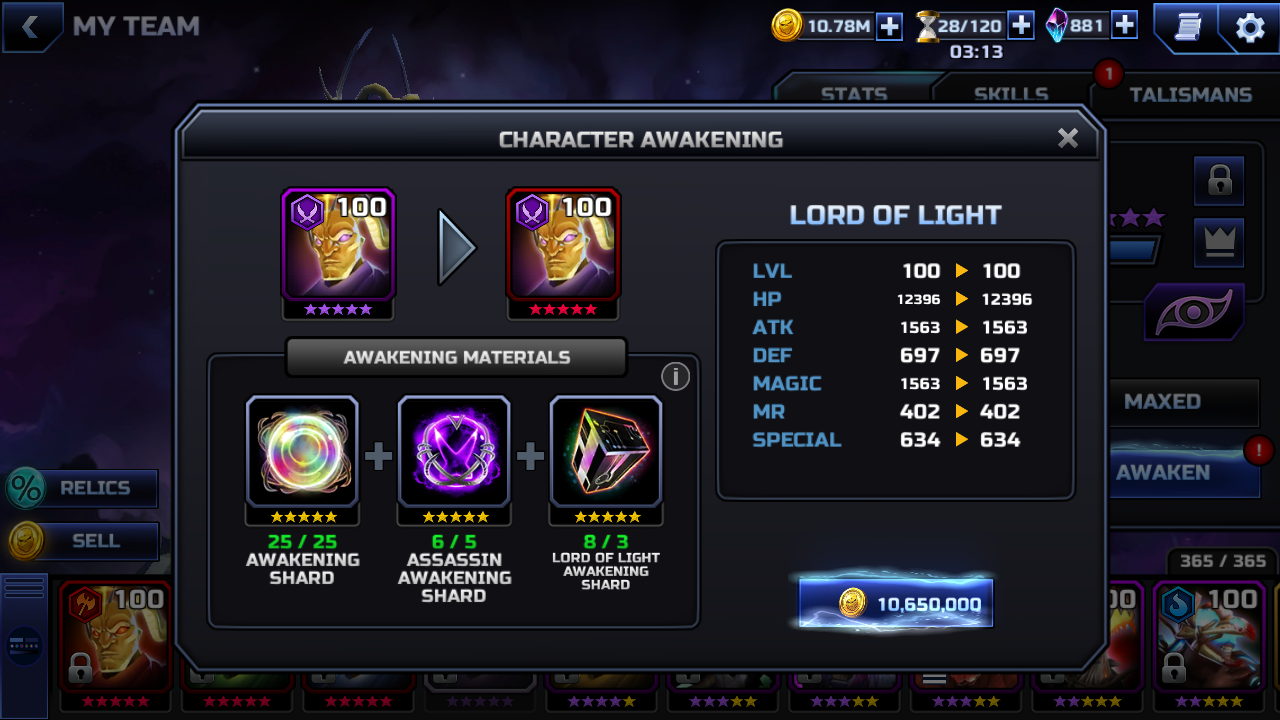The height and width of the screenshot is (720, 1280).
Task: Switch to the Stats tab
Action: point(854,95)
